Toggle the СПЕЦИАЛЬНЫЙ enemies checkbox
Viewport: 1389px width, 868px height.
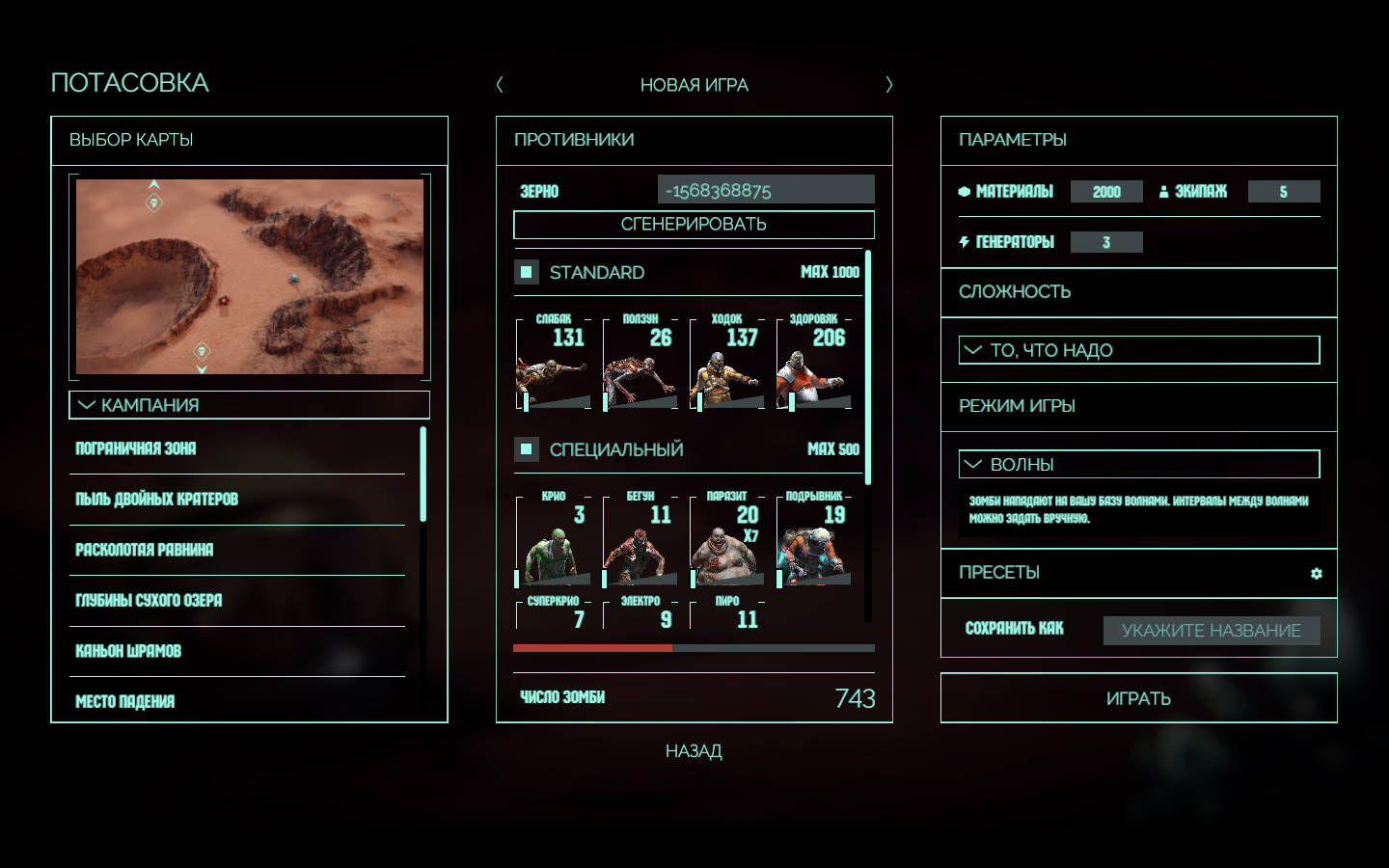coord(527,448)
